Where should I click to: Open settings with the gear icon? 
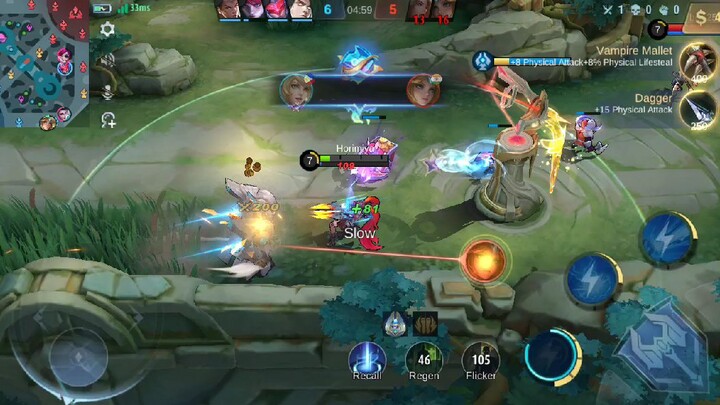[x=107, y=31]
